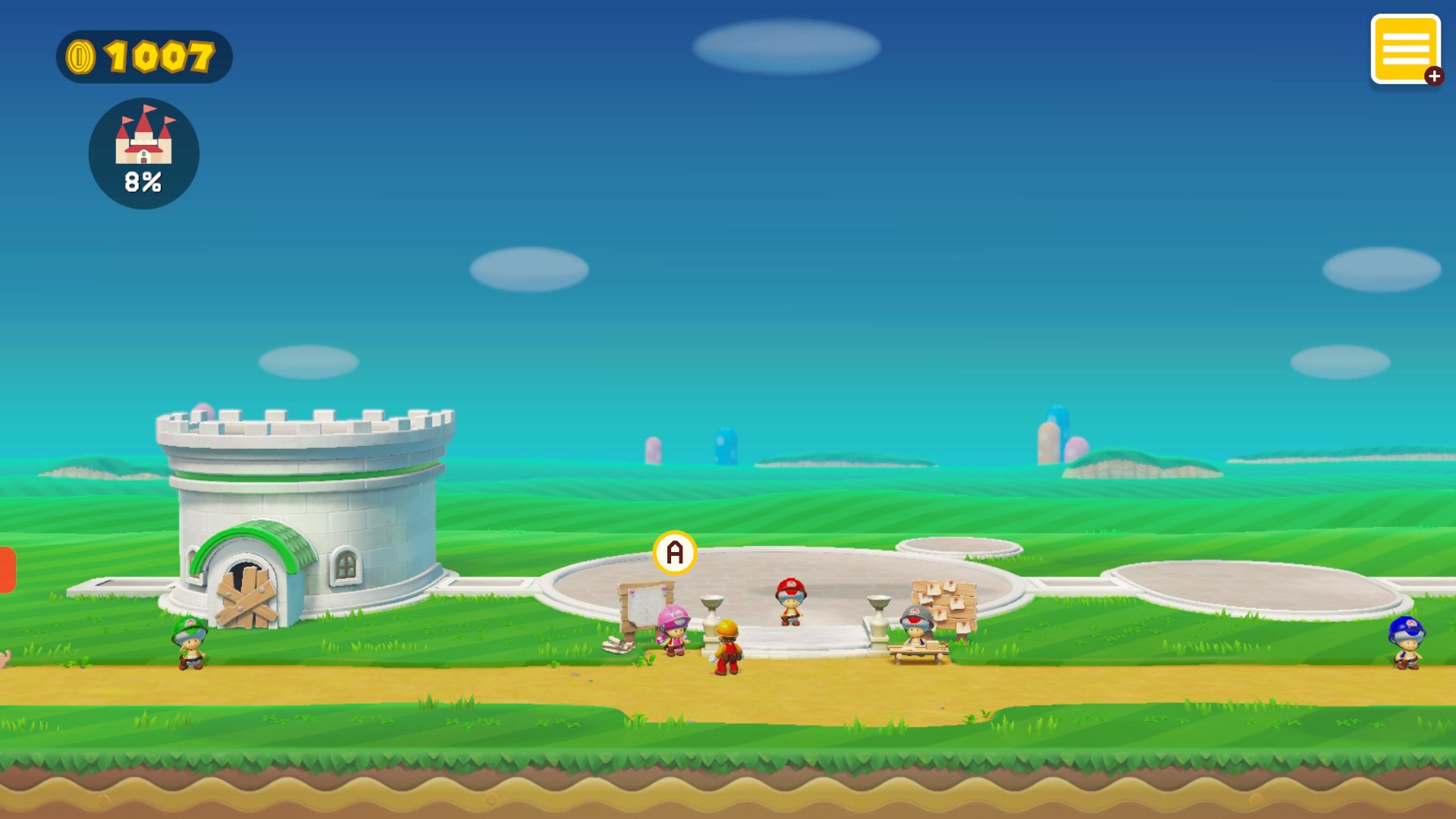Inspect the 8% progress indicator

click(x=142, y=180)
